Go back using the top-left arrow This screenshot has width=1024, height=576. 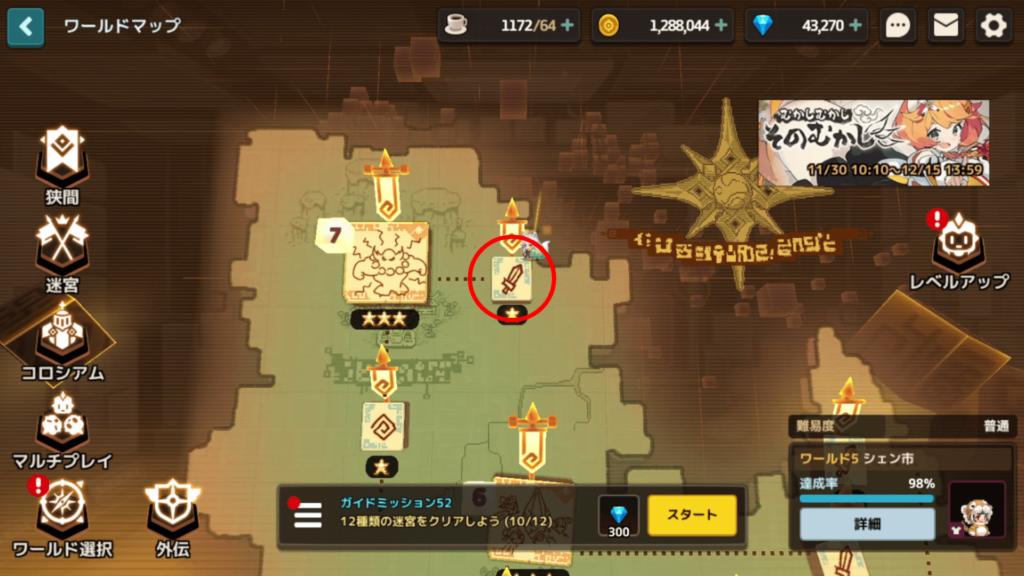(25, 26)
